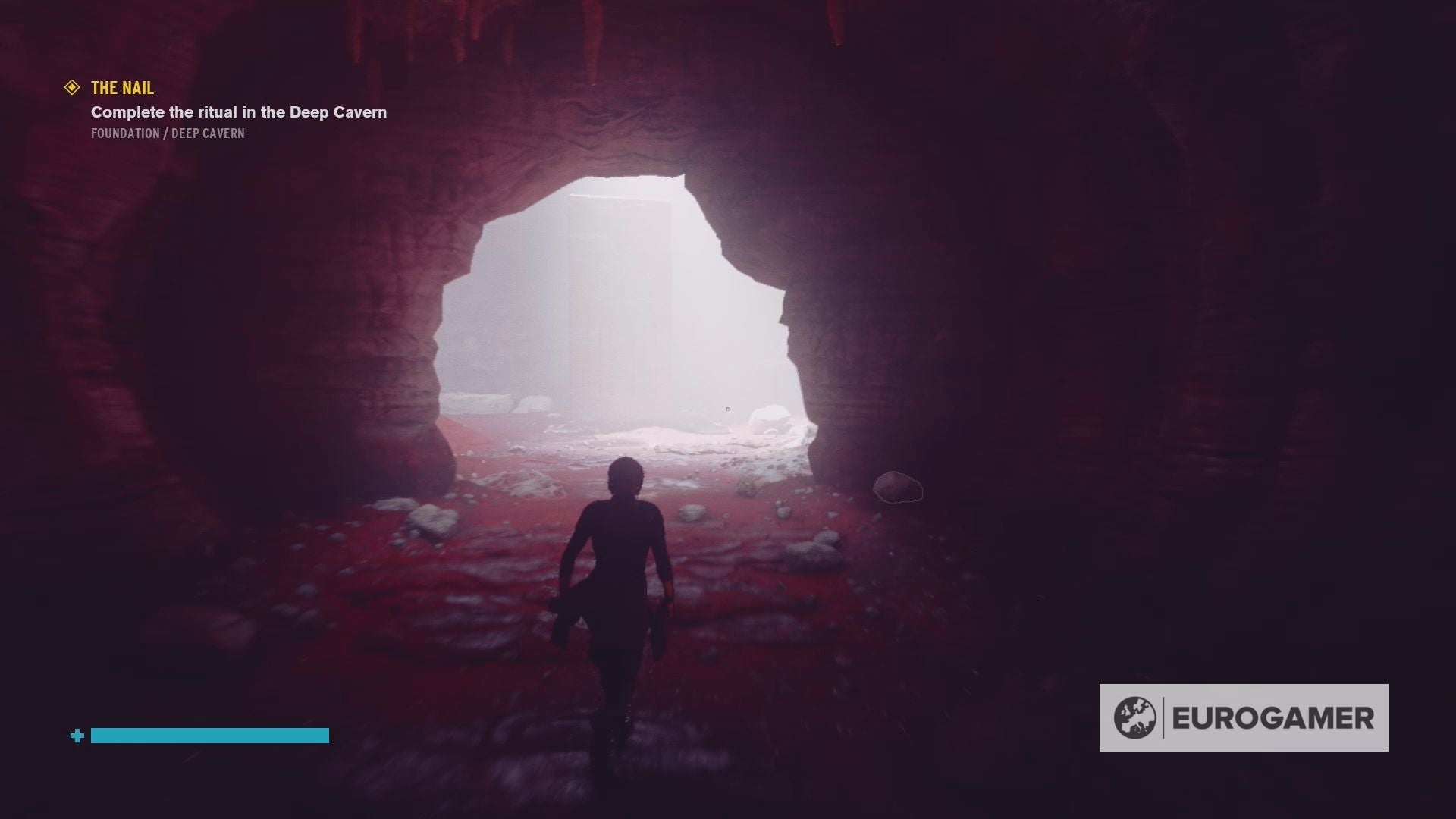Select the highlighted rock outline on the right
Screen dimensions: 1456x819
(899, 488)
